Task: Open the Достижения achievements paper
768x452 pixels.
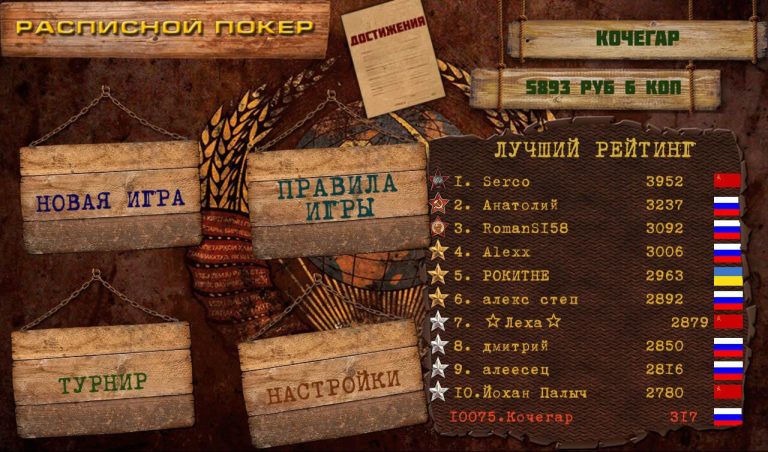Action: point(392,58)
